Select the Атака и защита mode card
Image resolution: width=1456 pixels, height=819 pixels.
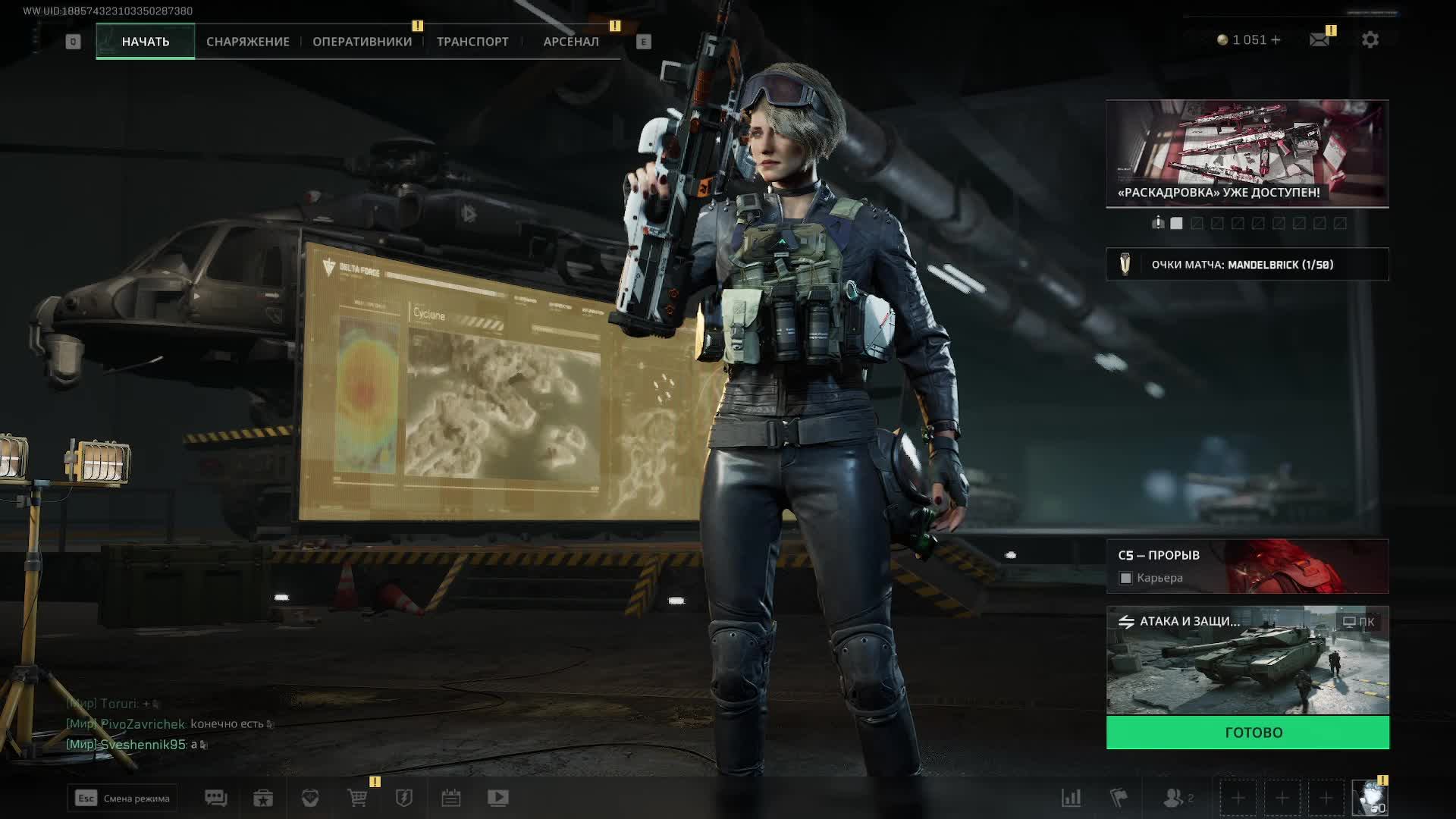click(x=1247, y=661)
